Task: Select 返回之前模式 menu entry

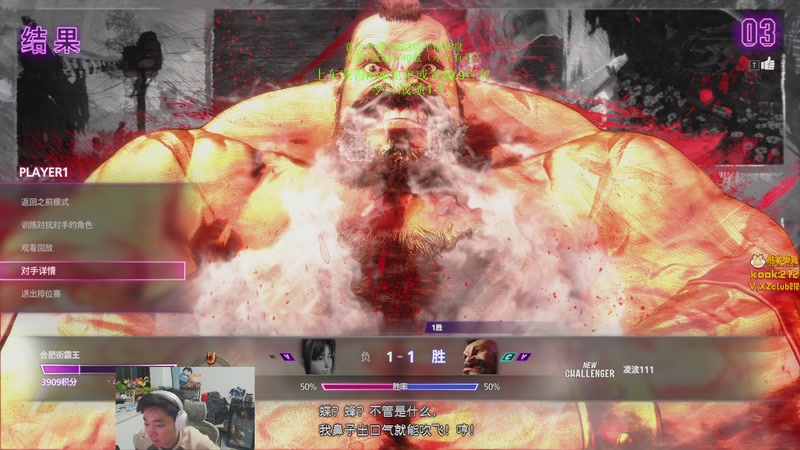Action: 45,202
